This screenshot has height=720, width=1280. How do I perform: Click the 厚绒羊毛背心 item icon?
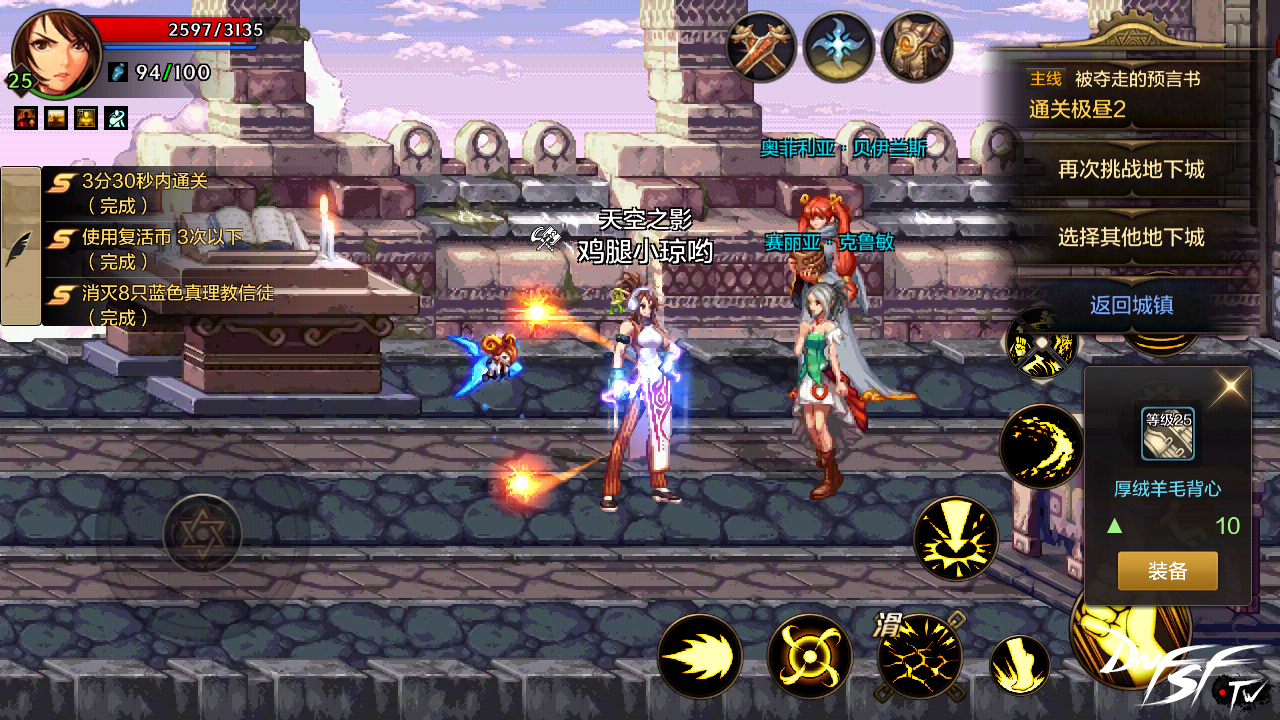click(x=1167, y=434)
